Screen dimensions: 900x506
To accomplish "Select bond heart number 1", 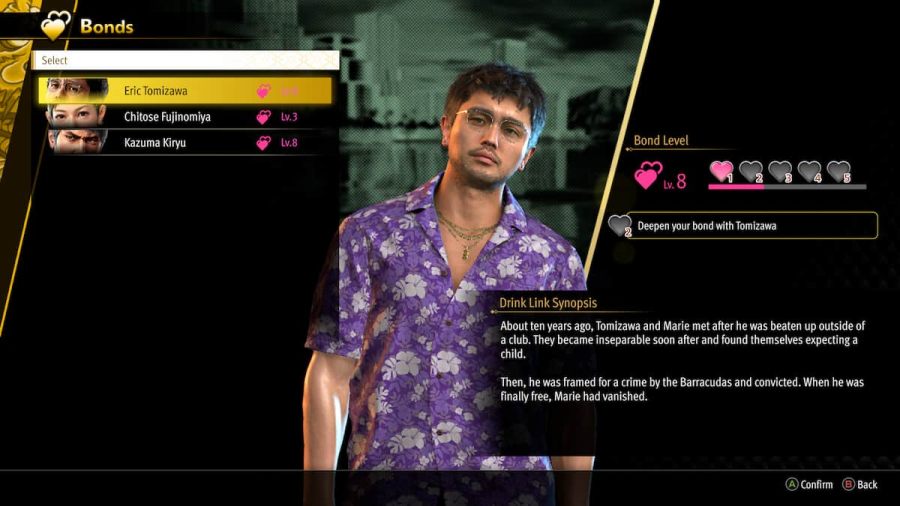I will [x=721, y=171].
